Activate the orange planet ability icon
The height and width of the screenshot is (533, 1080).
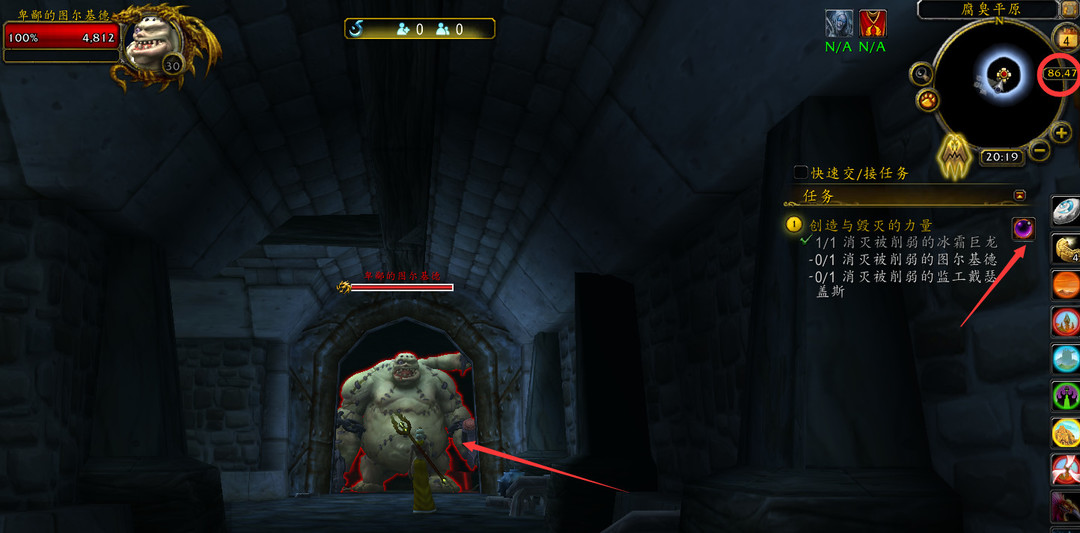1066,285
